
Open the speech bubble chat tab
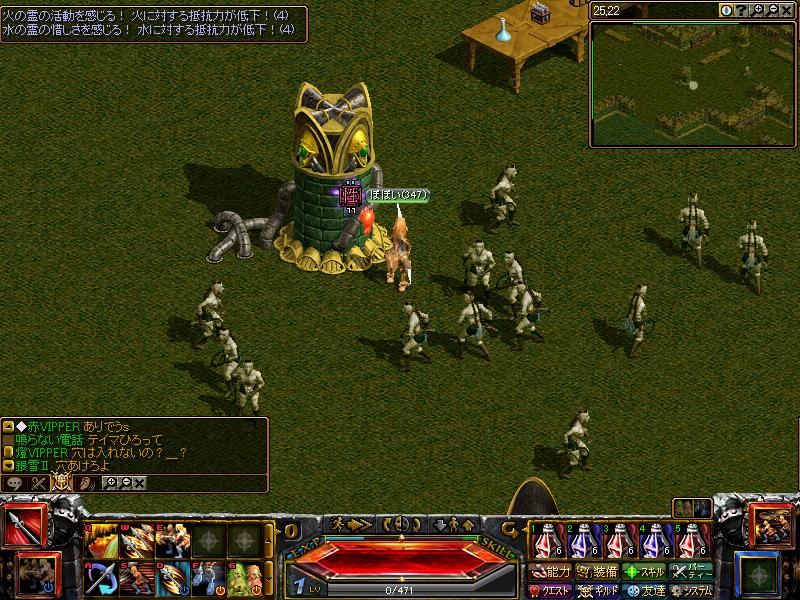tap(15, 483)
